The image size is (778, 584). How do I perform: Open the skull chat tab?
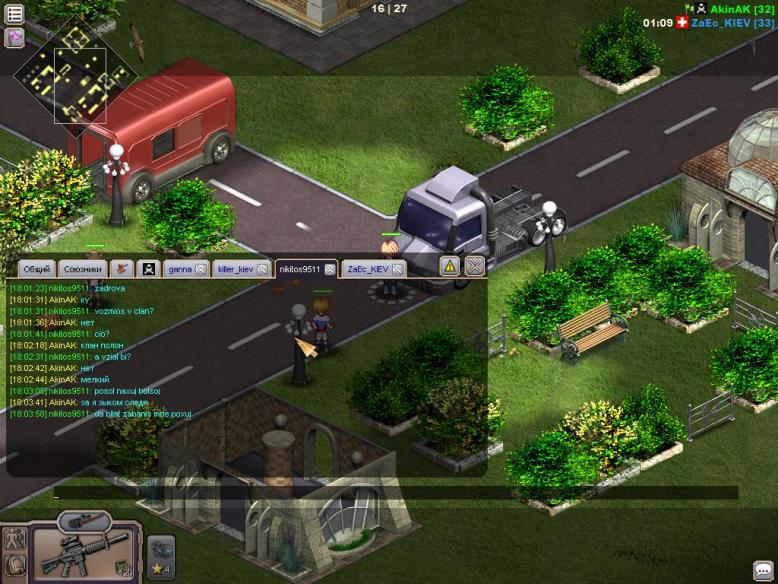[x=149, y=268]
